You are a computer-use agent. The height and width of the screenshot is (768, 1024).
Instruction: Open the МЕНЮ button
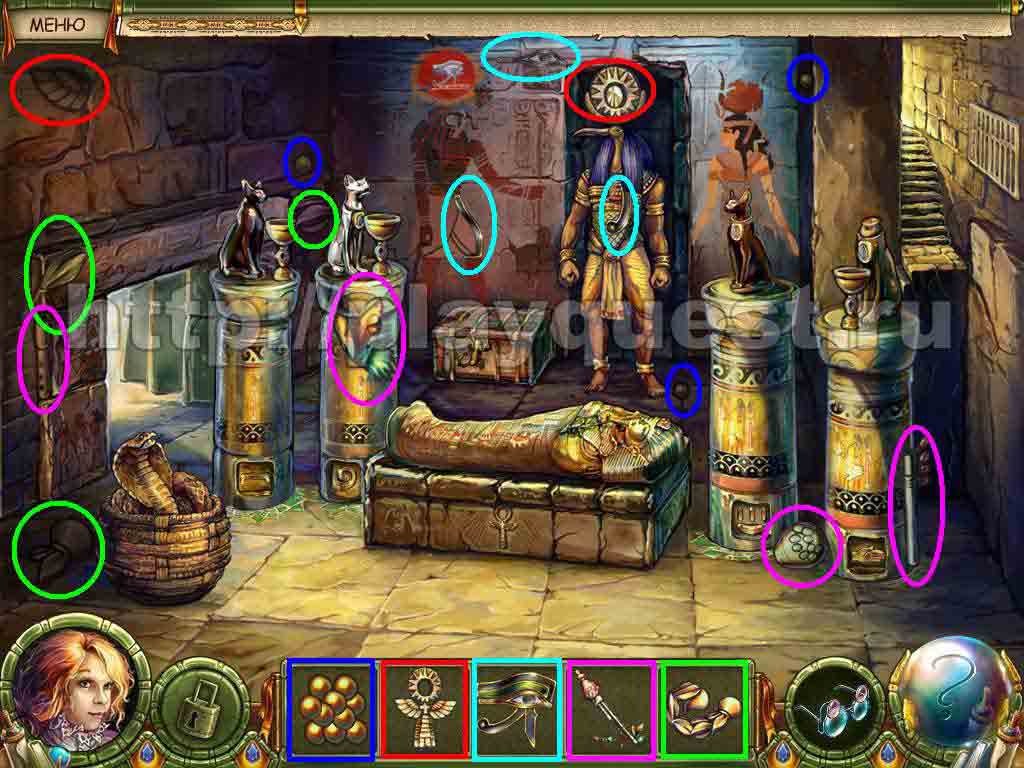click(x=56, y=24)
